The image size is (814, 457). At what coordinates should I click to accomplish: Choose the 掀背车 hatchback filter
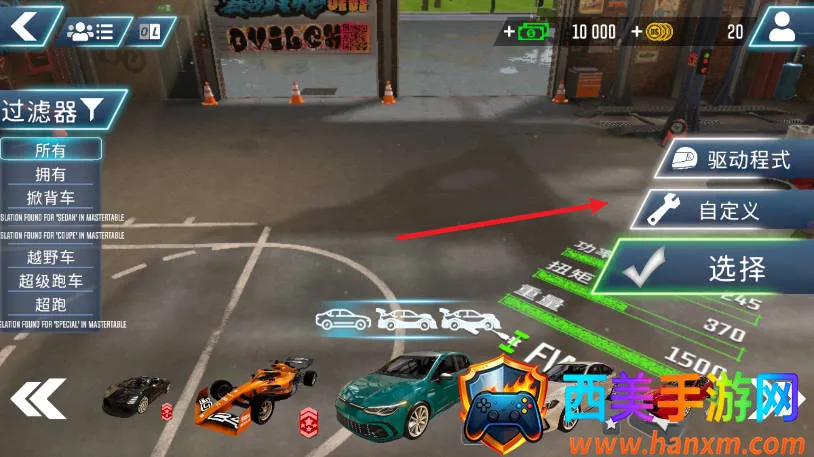pos(50,197)
